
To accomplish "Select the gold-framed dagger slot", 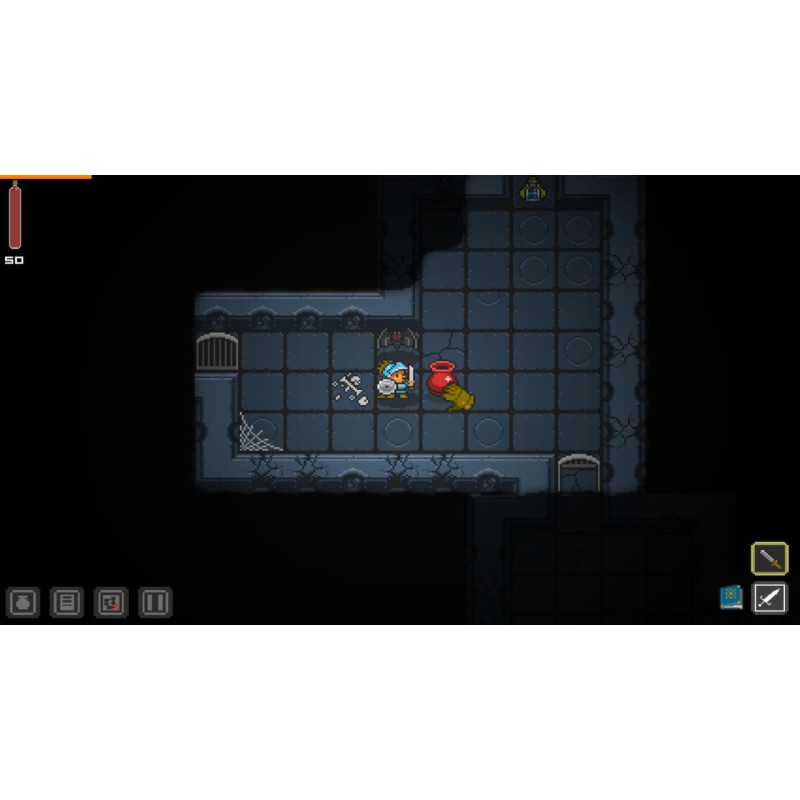I will [769, 558].
